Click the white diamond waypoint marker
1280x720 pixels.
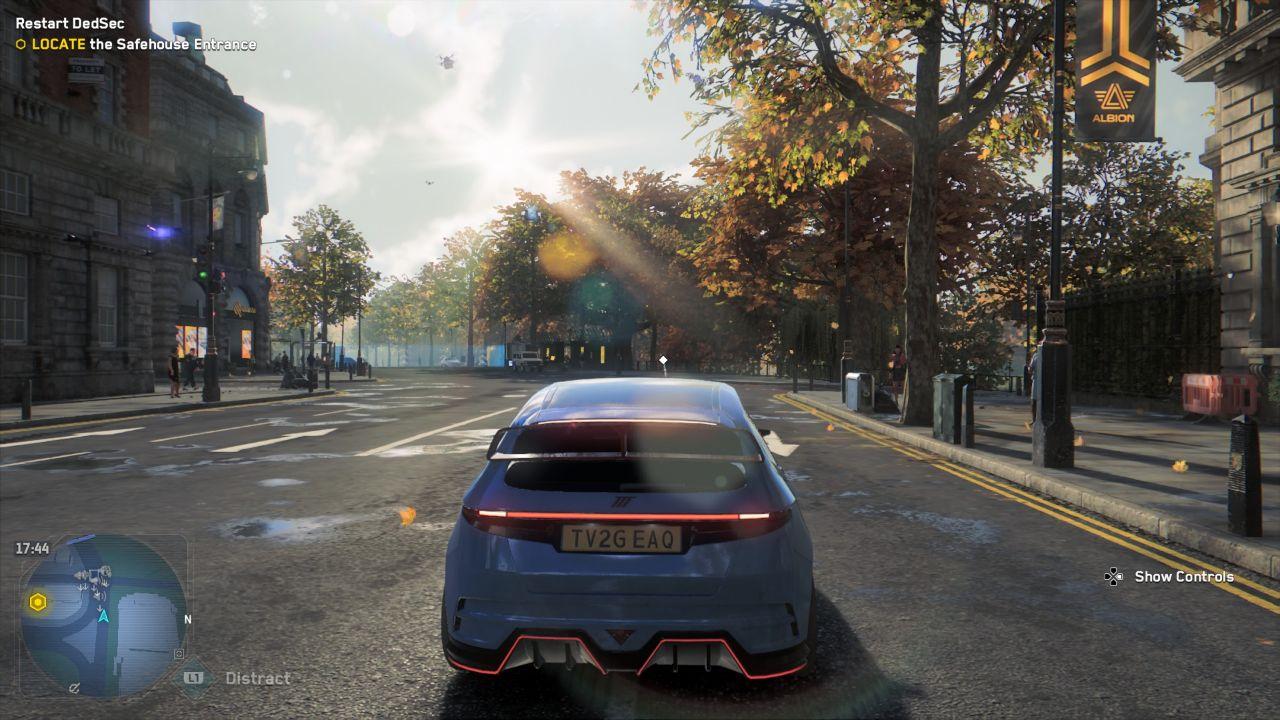click(x=662, y=359)
